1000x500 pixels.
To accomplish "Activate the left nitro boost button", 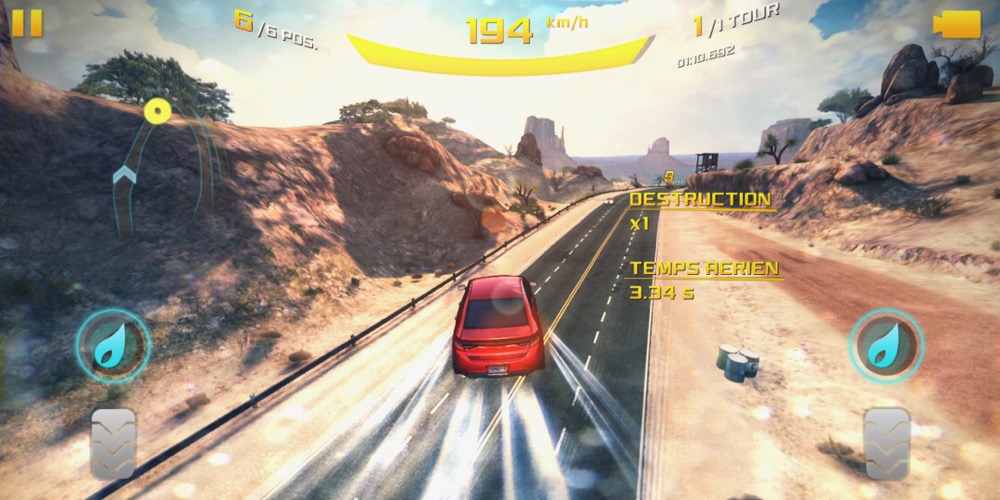I will tap(114, 346).
